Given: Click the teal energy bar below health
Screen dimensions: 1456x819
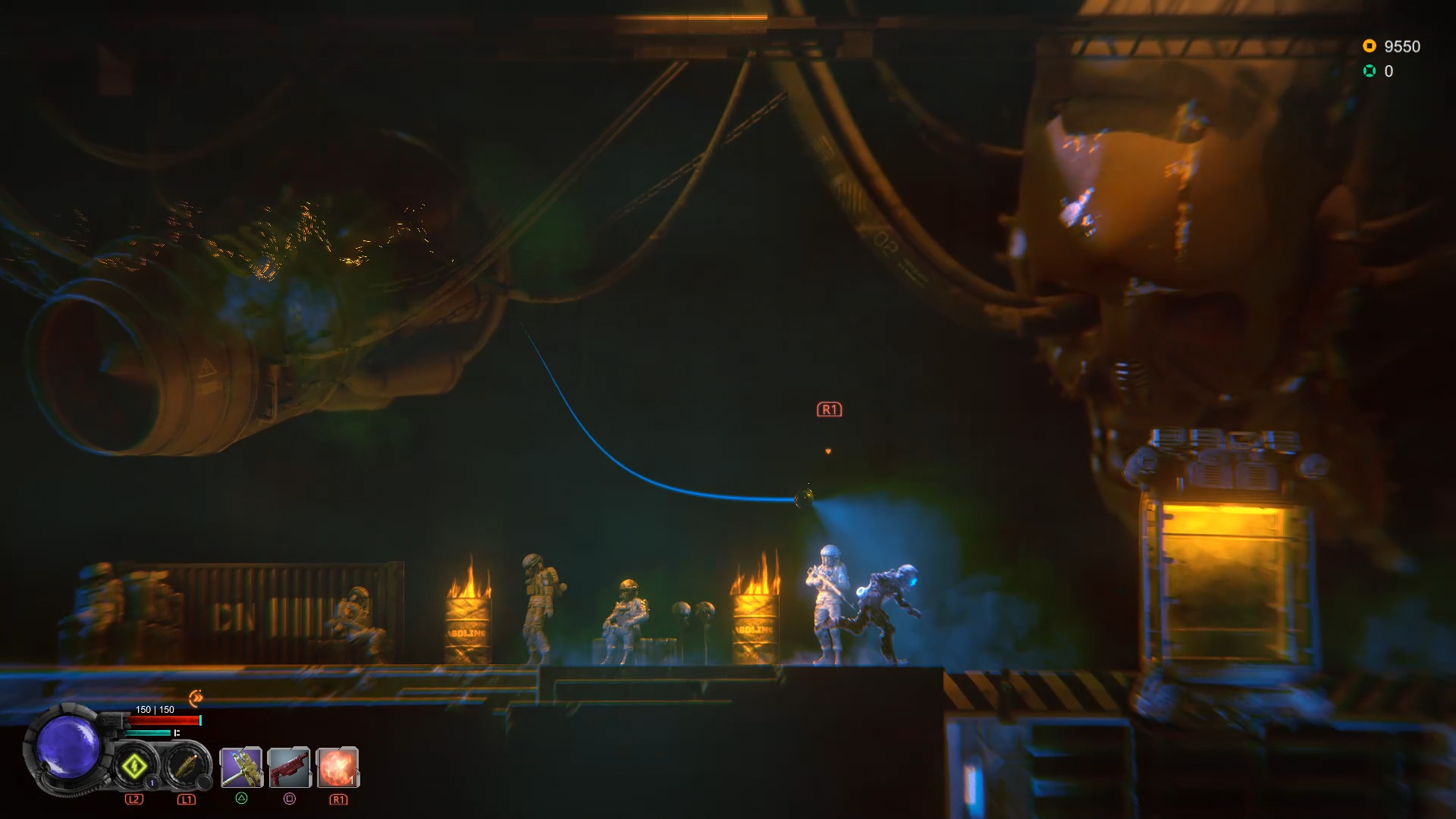Looking at the screenshot, I should (x=148, y=733).
